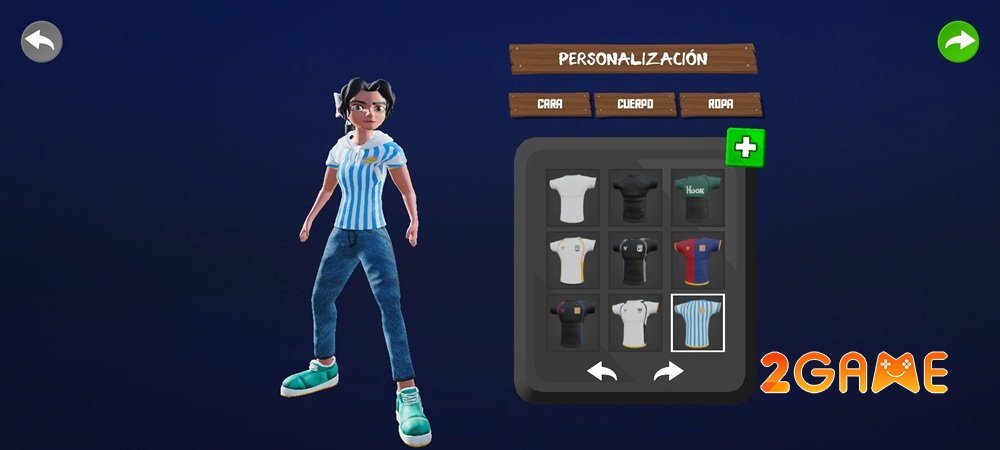Go back with the grey arrow button
The width and height of the screenshot is (1000, 450).
coord(42,42)
